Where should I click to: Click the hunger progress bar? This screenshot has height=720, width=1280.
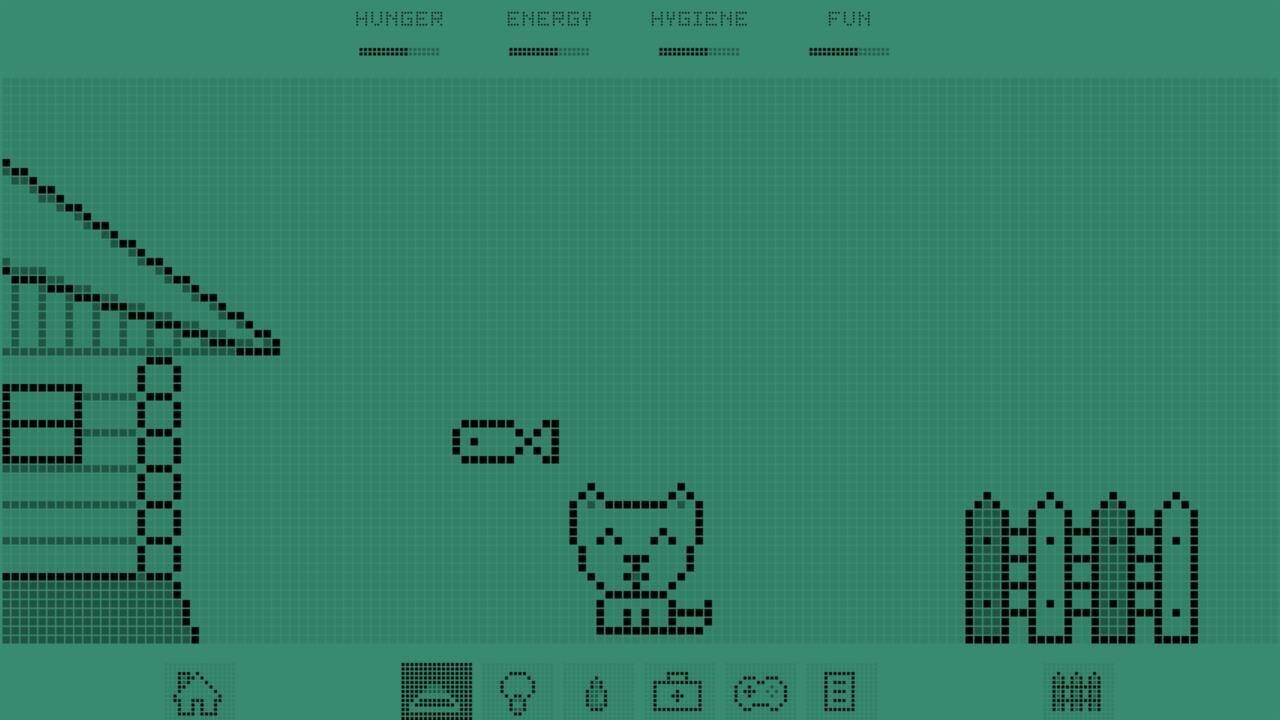pos(399,51)
